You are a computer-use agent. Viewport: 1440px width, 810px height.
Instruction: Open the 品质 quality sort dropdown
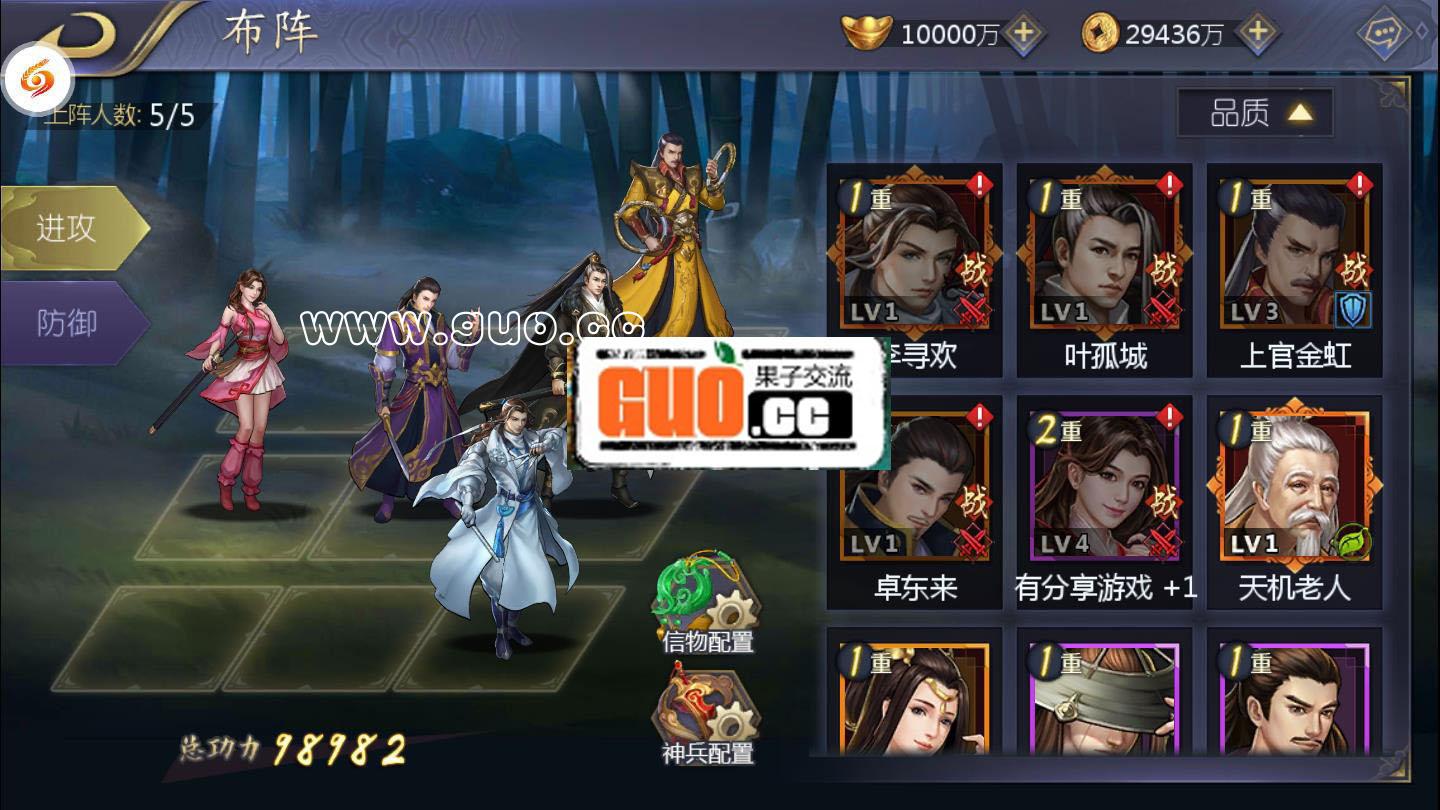point(1240,114)
